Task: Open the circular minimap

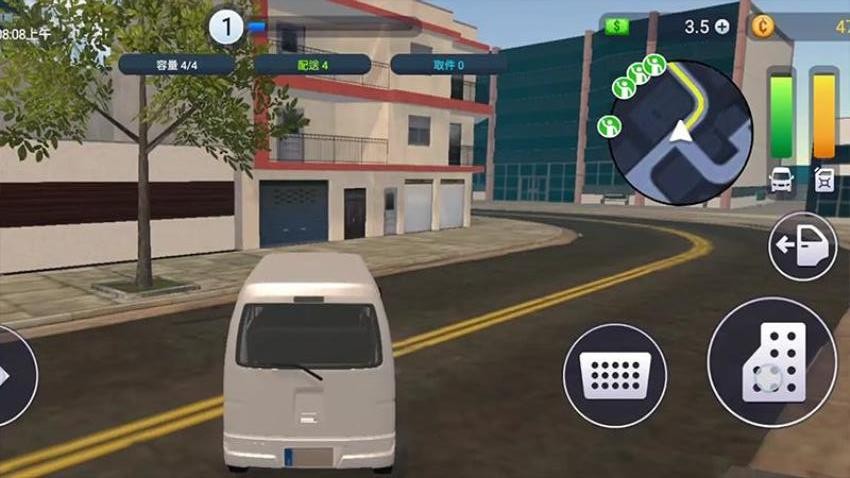Action: [681, 133]
